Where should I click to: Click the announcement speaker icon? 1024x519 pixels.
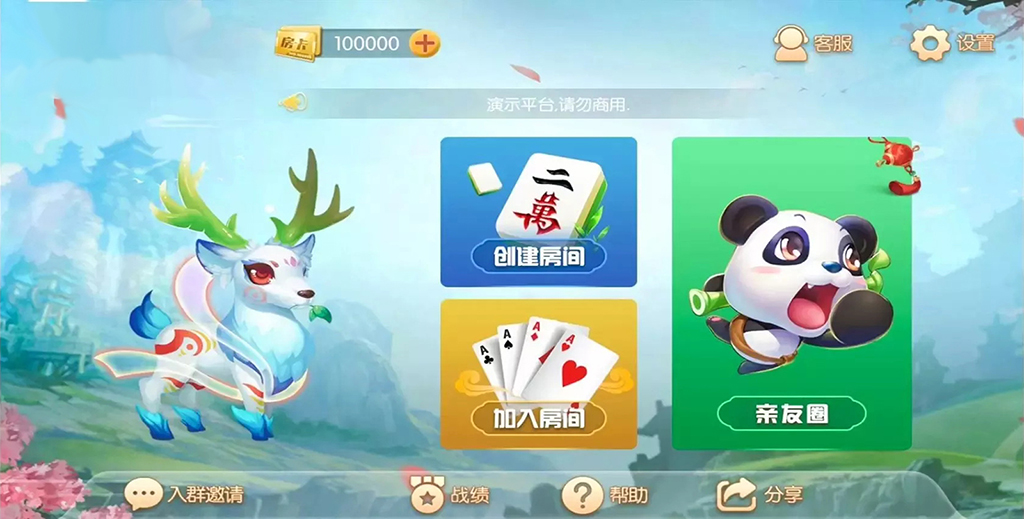click(292, 102)
